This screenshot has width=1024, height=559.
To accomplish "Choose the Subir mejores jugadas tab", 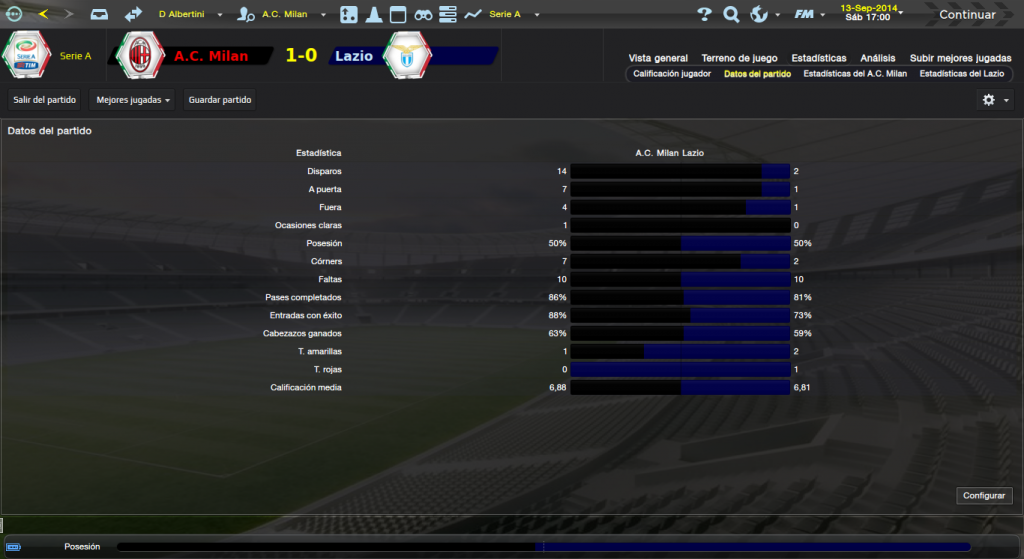I will 959,58.
